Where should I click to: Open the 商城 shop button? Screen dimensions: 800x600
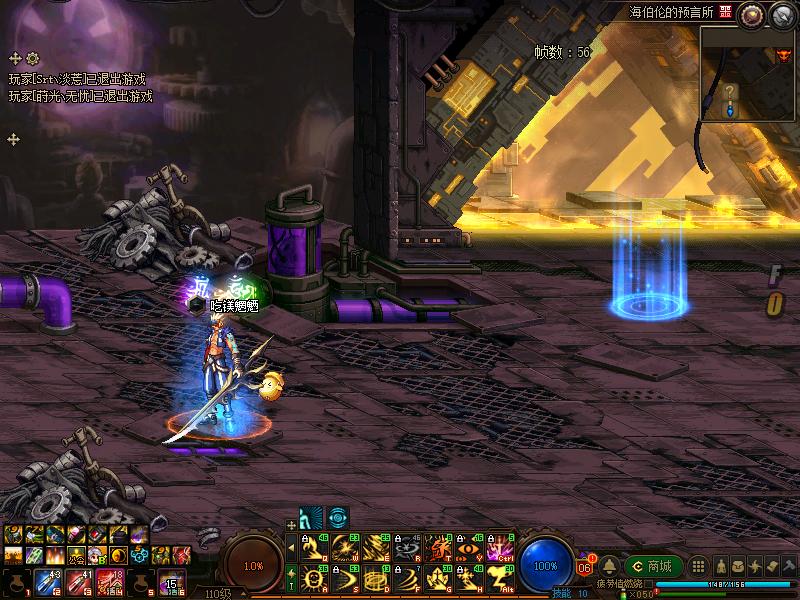654,567
